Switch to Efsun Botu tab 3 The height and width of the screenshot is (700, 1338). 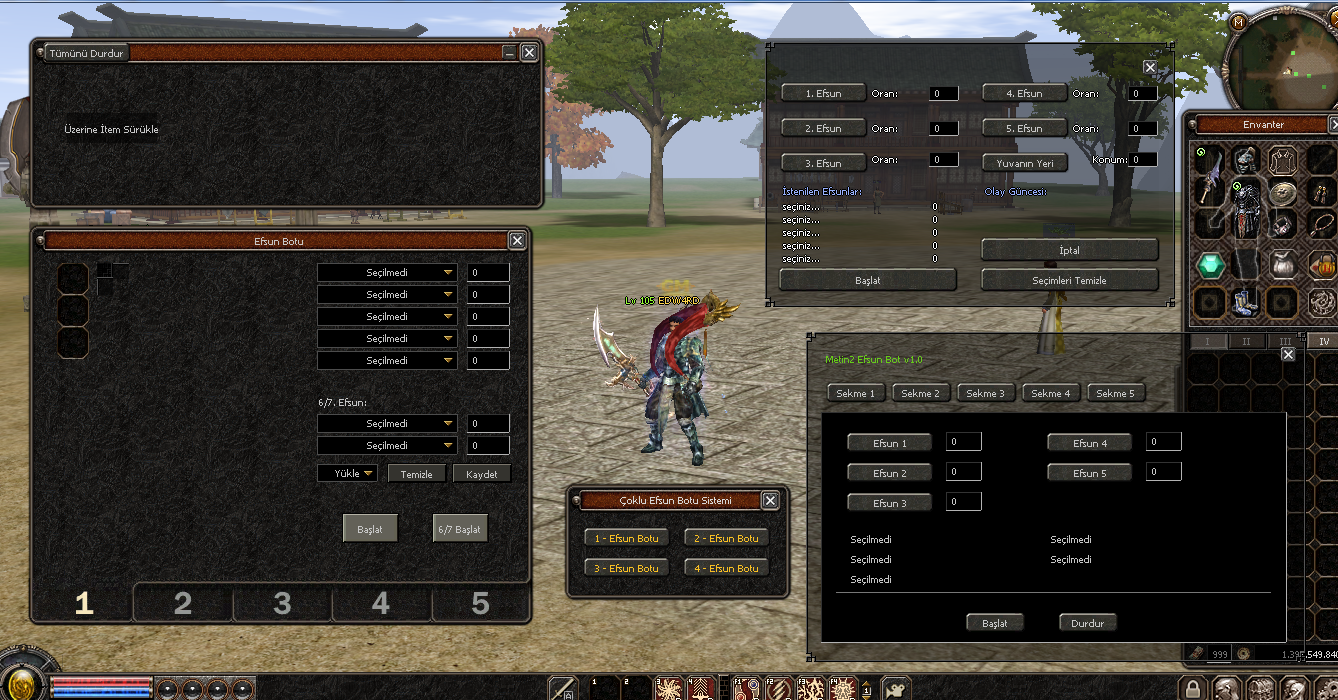[x=282, y=603]
